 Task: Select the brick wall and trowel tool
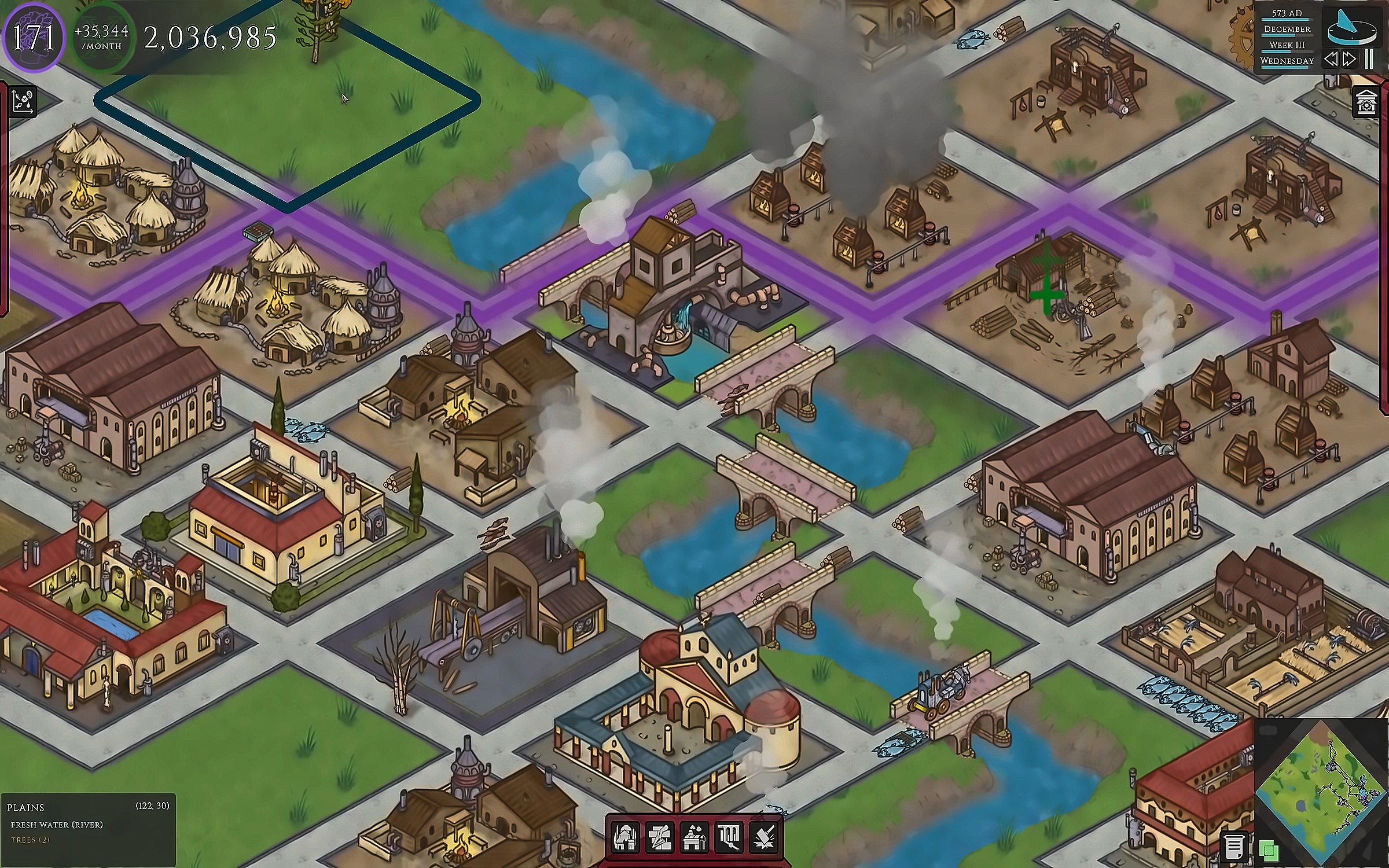[659, 837]
